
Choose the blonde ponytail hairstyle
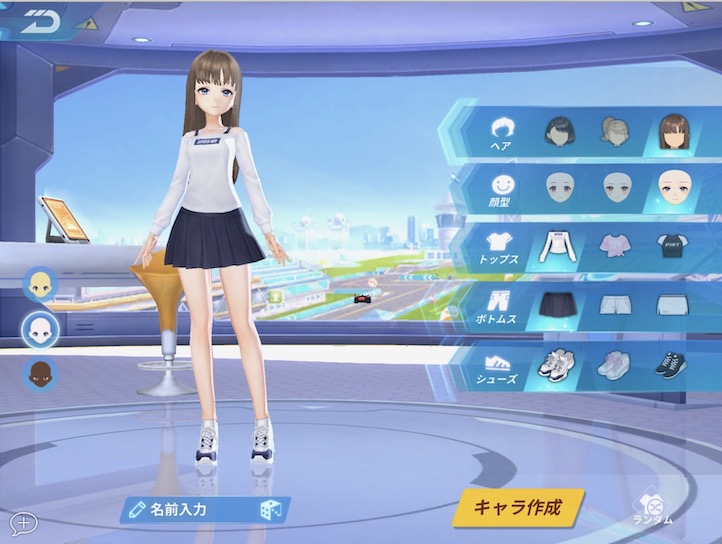tap(614, 132)
